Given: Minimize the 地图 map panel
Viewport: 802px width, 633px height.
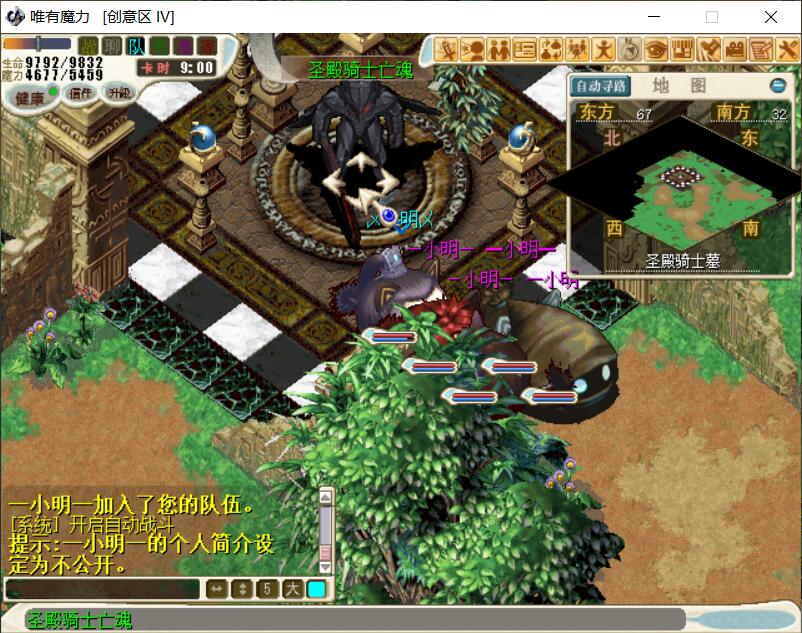Looking at the screenshot, I should [777, 86].
